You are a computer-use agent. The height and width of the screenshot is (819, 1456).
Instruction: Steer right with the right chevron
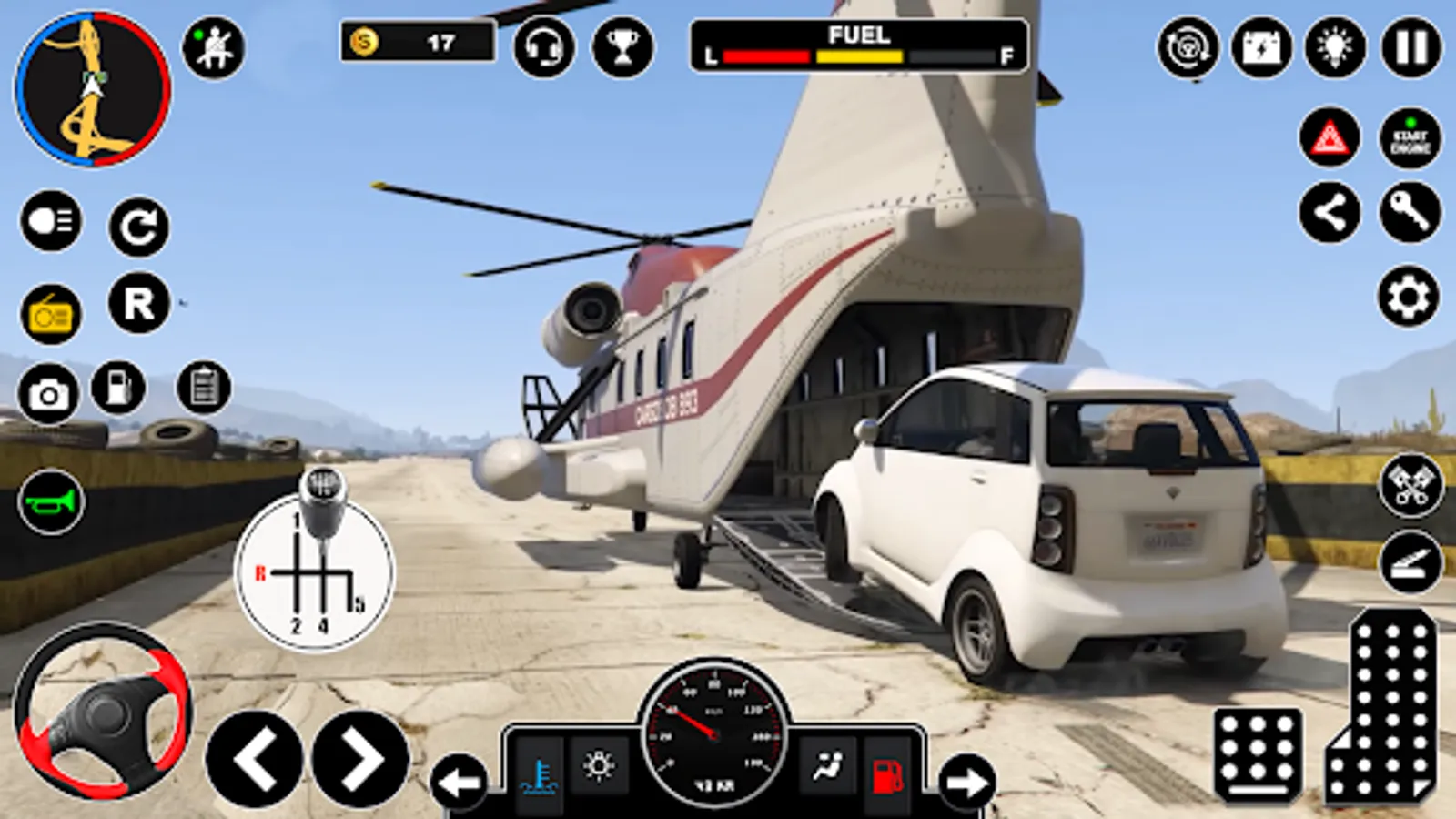tap(361, 759)
